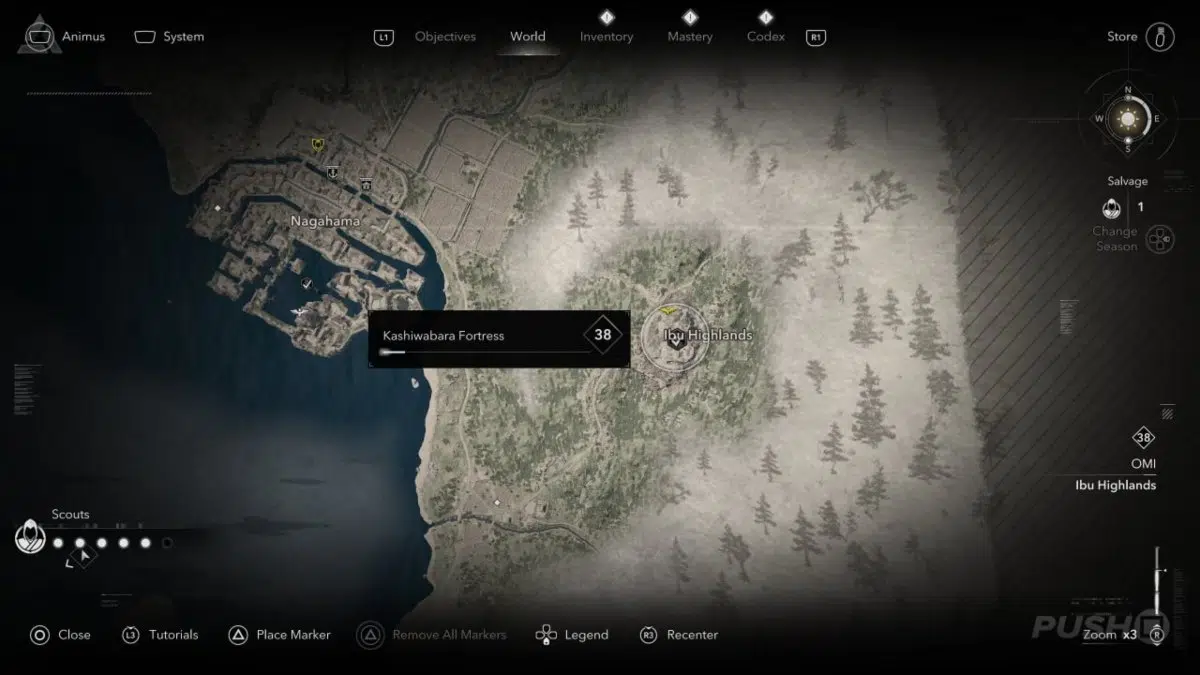Viewport: 1200px width, 675px height.
Task: Click the Scouts hooded figure icon
Action: 31,539
